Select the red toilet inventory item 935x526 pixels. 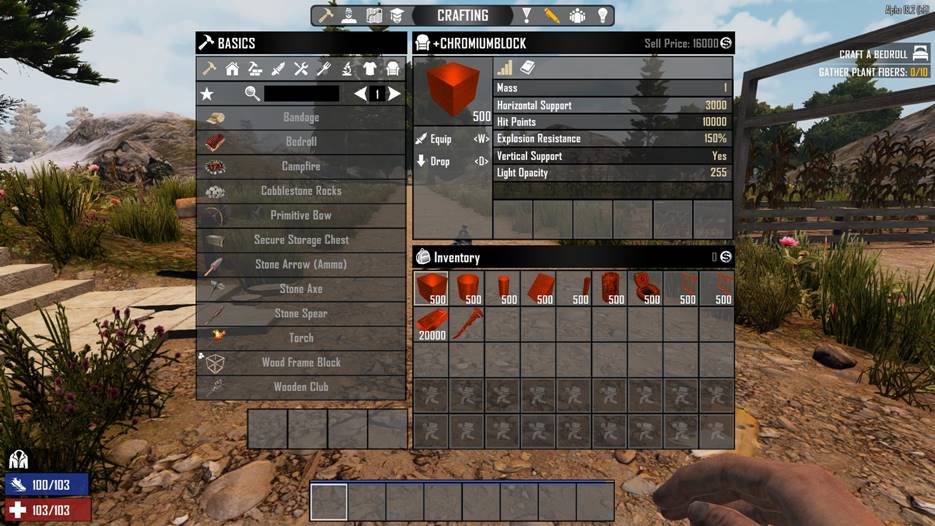coord(646,289)
